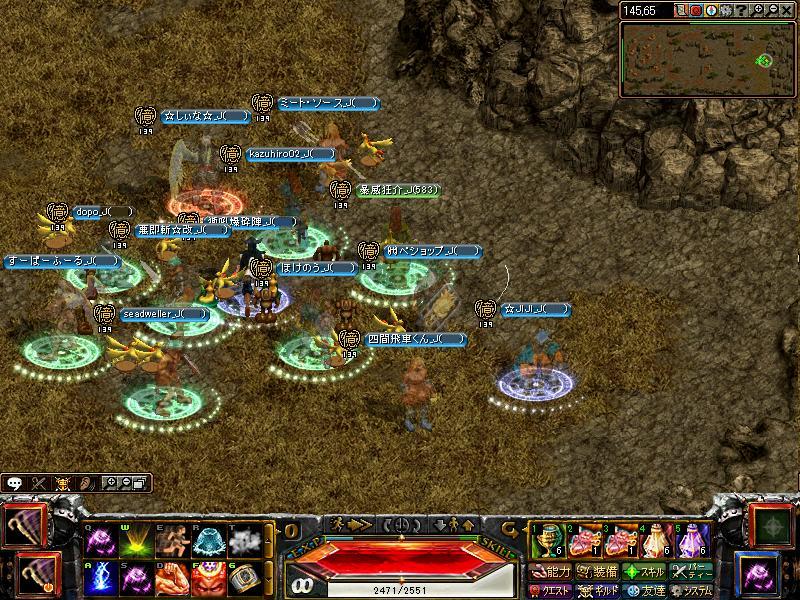This screenshot has height=600, width=800.
Task: Open the 装備 (equipment) window
Action: coord(597,573)
